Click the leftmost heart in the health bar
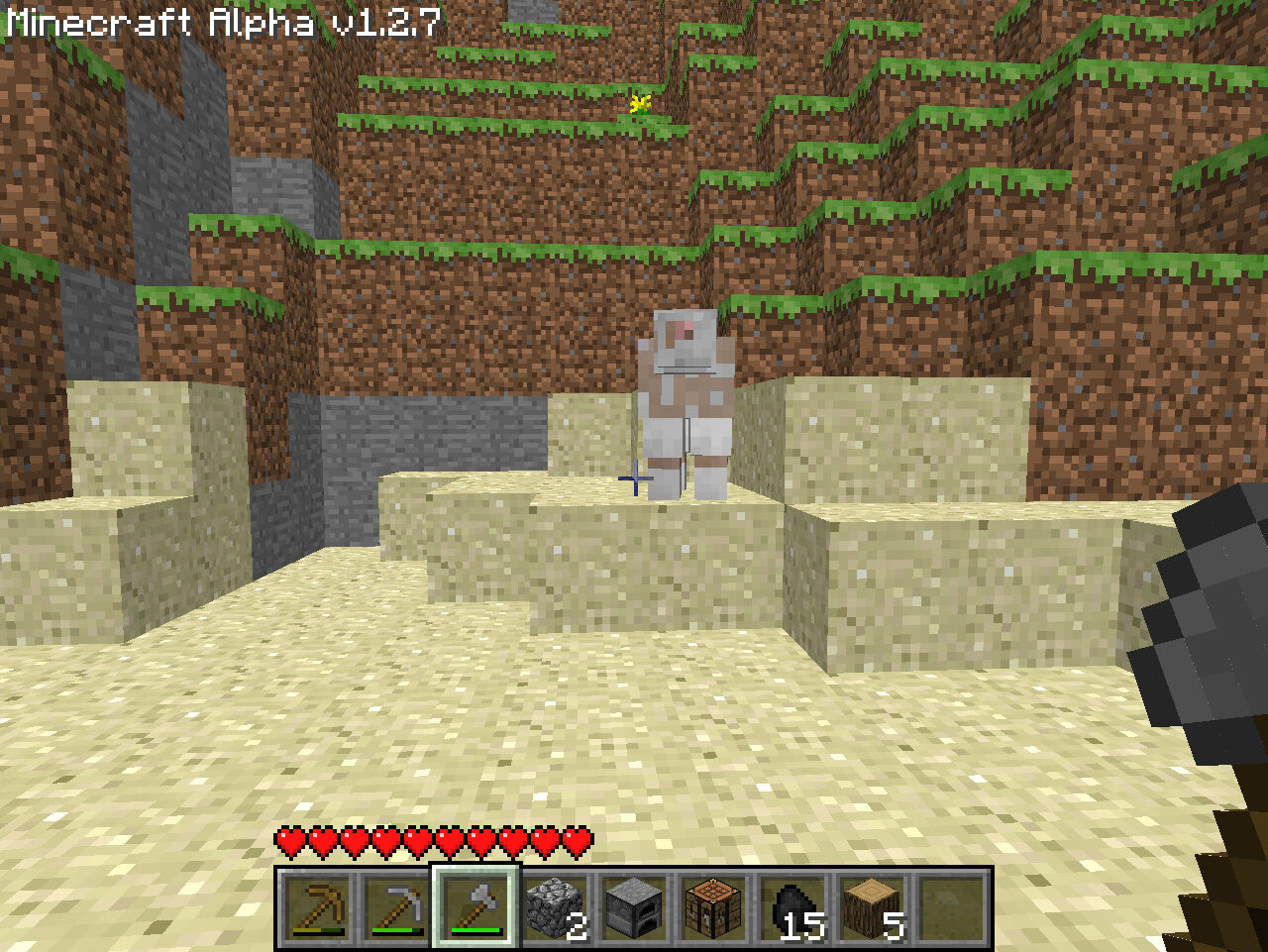 [287, 842]
